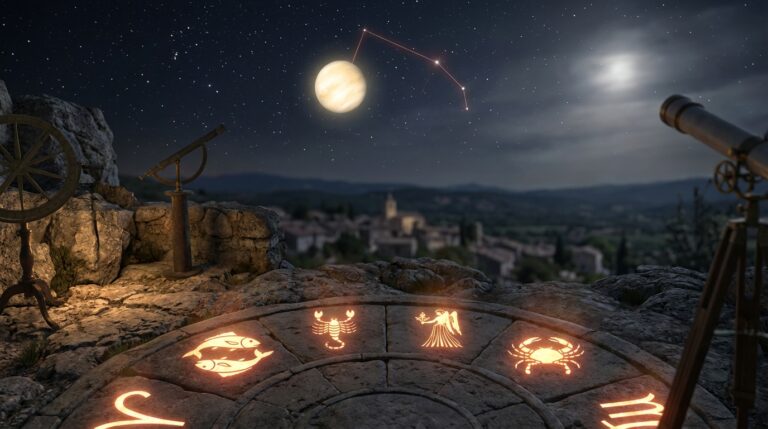Image resolution: width=768 pixels, height=429 pixels.
Task: Choose the Scorpio scorpion tile
Action: (x=333, y=328)
